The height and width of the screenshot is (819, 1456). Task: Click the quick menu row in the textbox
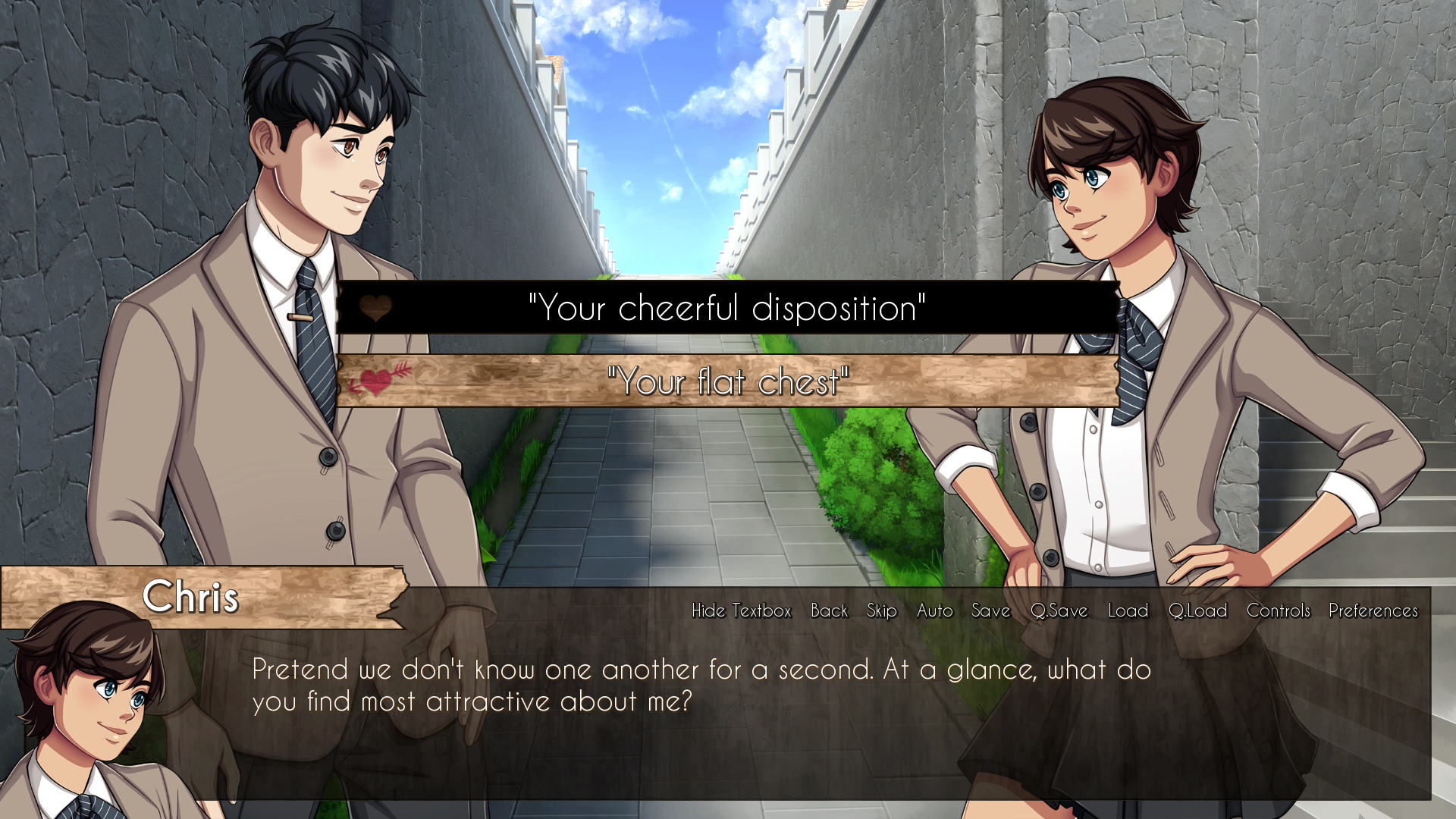1054,610
